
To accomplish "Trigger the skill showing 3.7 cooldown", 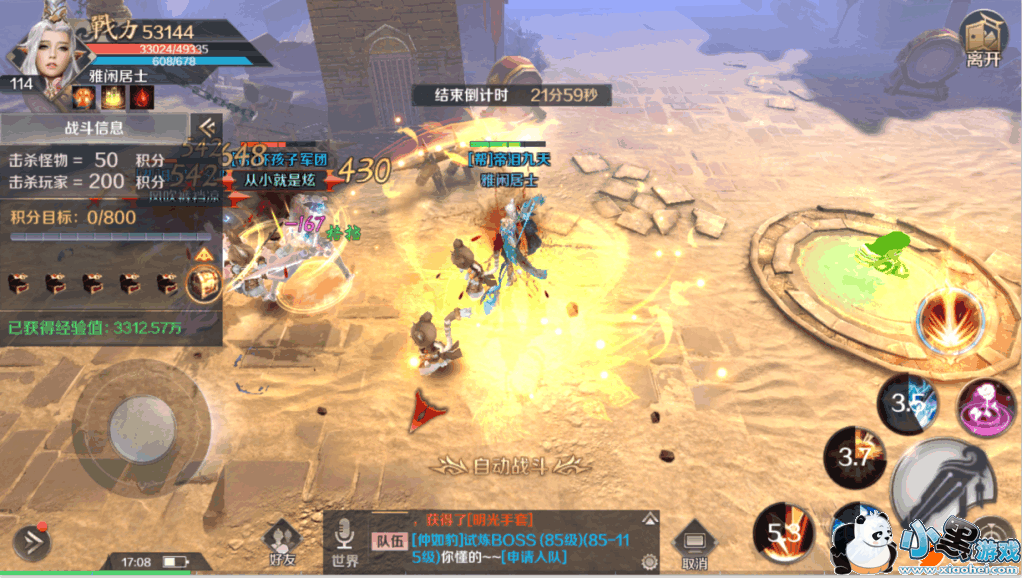I will [854, 457].
